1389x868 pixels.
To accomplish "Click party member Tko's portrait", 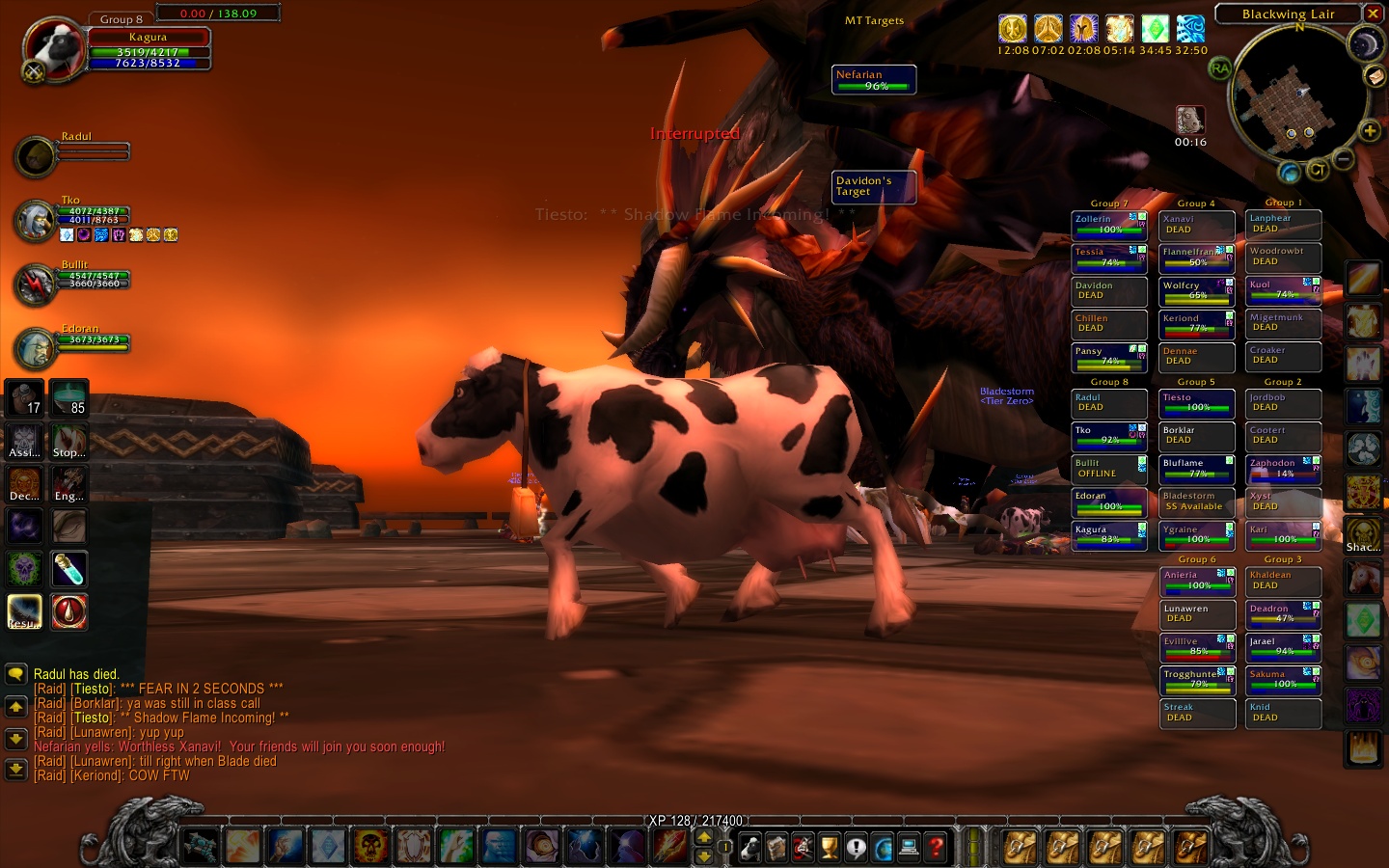I will 36,221.
